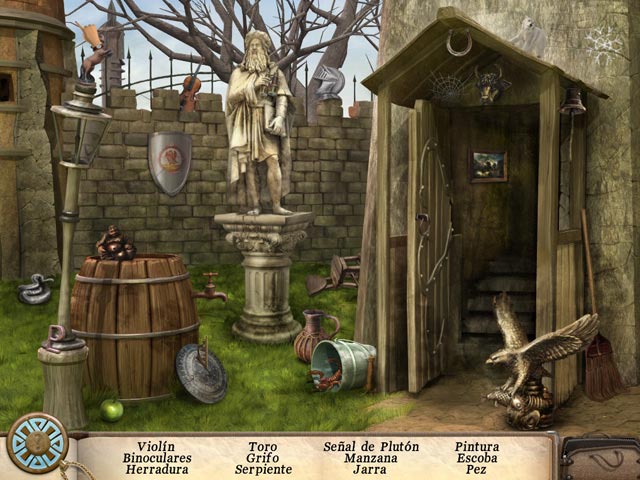Select 'Pintura' in the item list
This screenshot has width=640, height=480.
pos(477,447)
